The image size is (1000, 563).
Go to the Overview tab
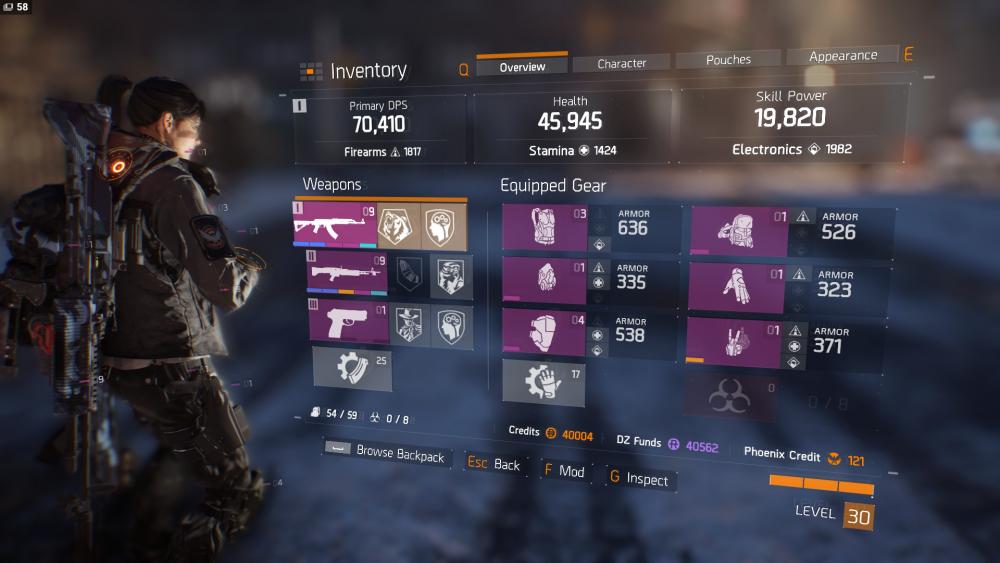[x=522, y=67]
